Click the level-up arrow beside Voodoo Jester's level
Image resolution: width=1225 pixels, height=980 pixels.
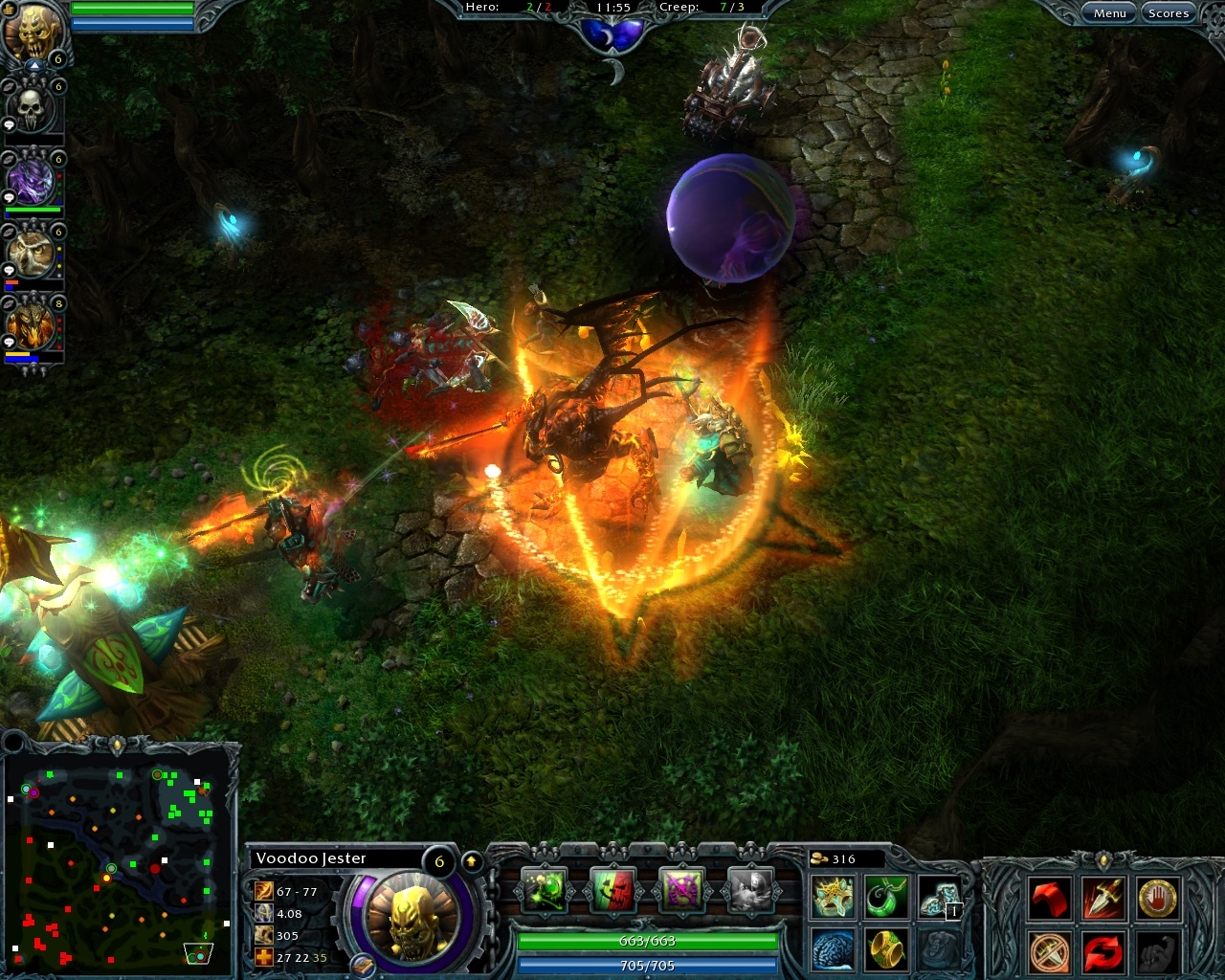pos(471,862)
